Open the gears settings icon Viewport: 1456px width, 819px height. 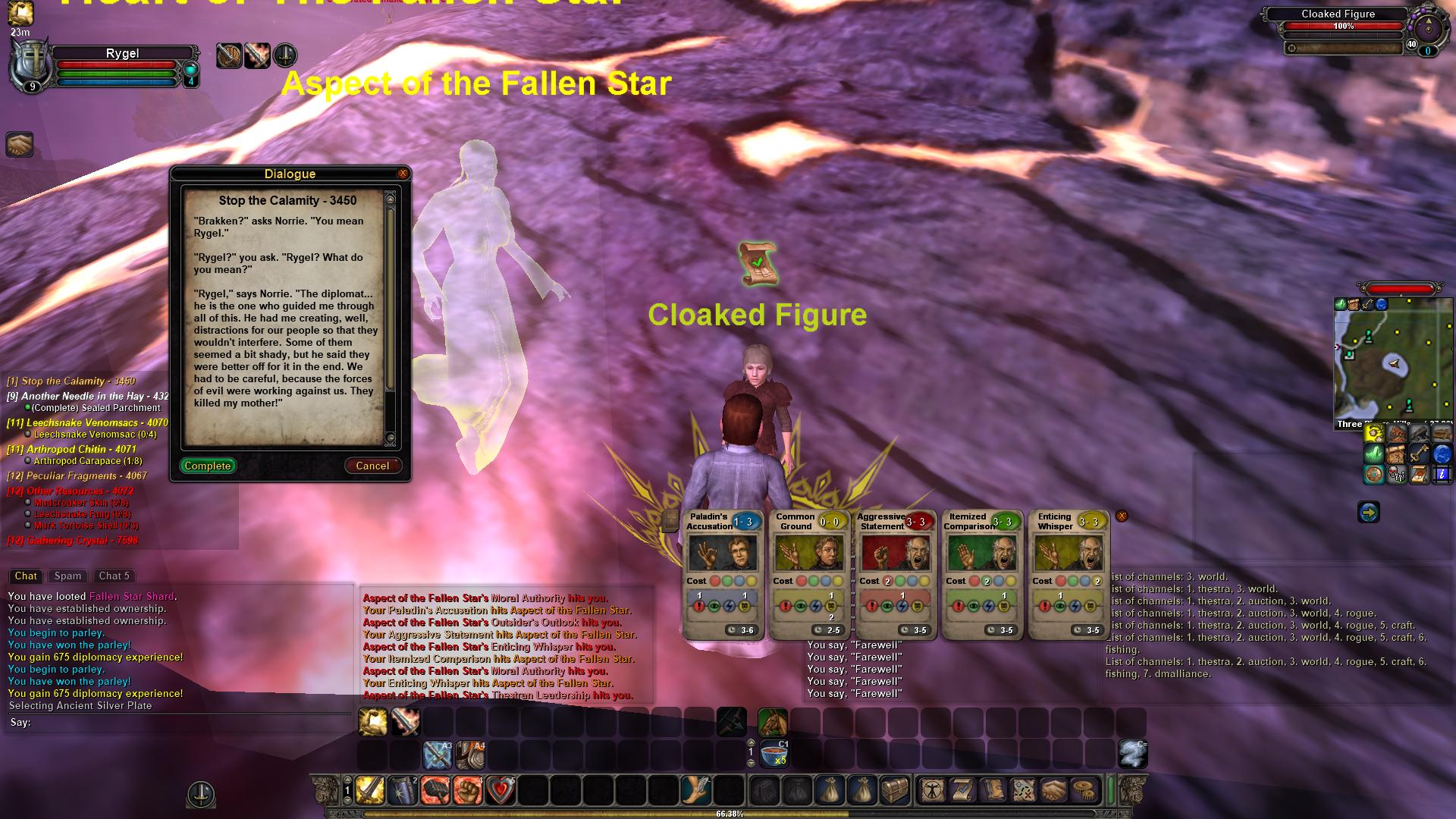click(1085, 790)
